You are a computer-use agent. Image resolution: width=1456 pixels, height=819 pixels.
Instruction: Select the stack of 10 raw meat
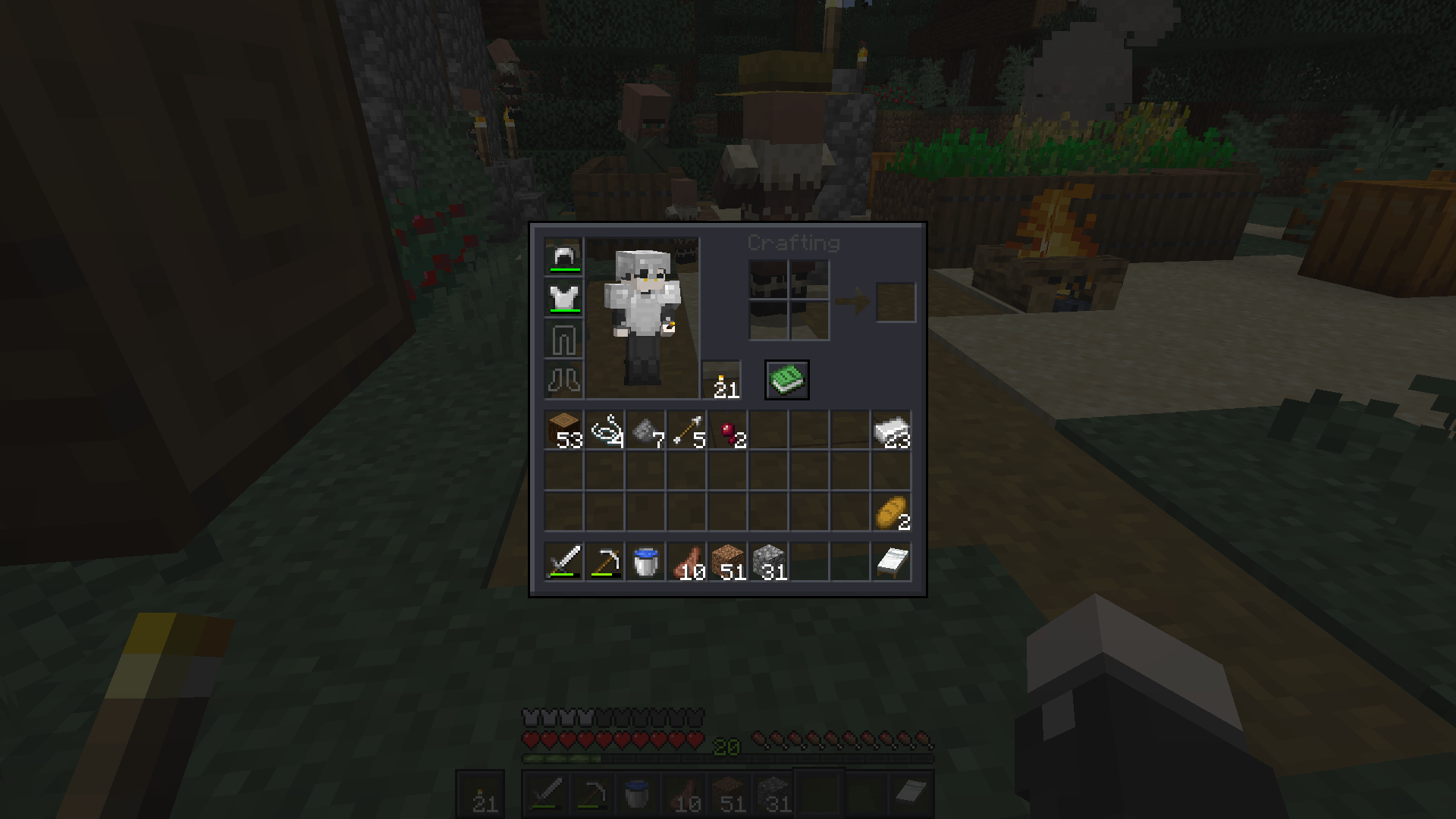tap(687, 563)
